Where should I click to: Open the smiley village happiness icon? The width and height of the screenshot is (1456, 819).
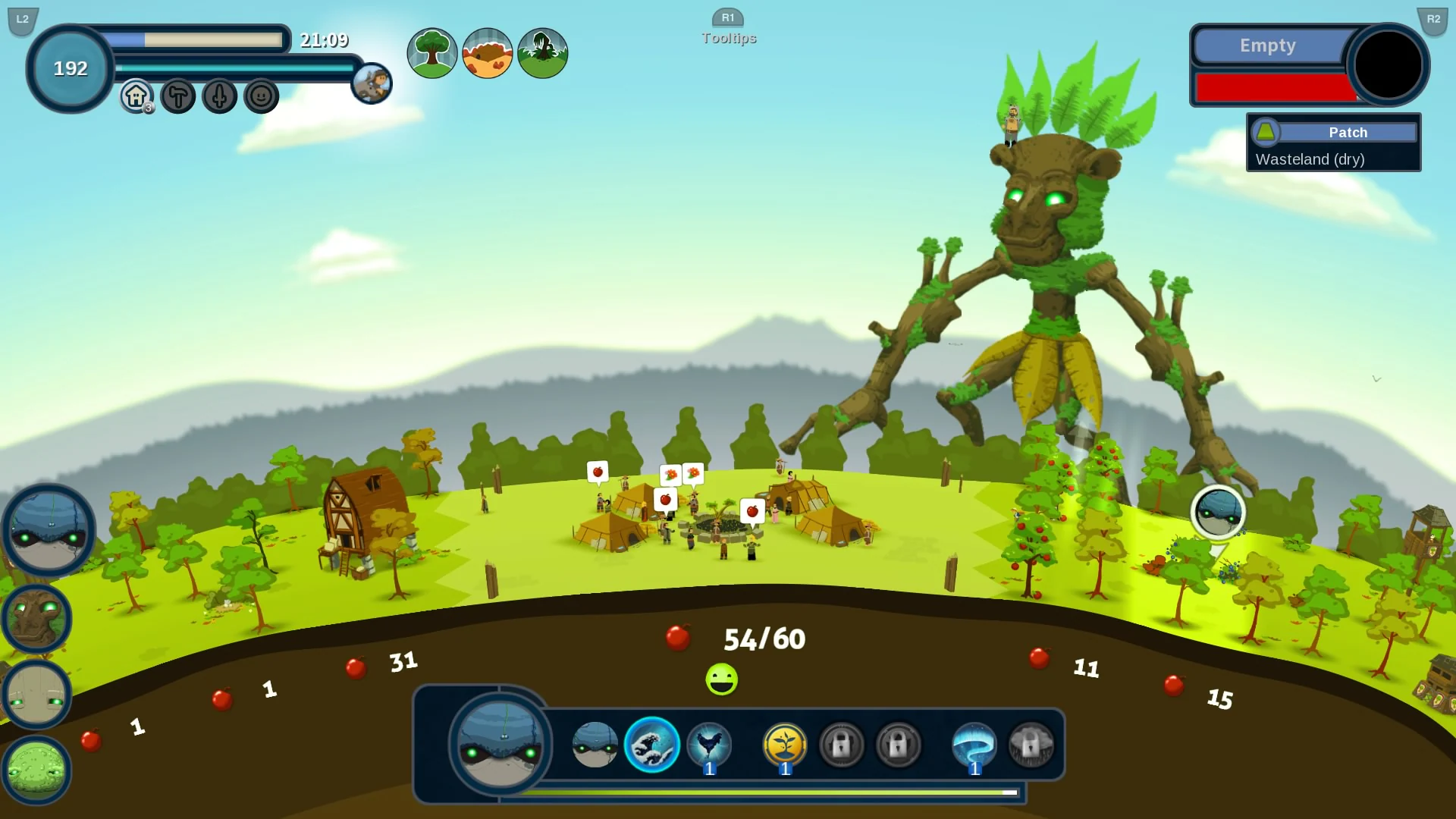click(261, 96)
